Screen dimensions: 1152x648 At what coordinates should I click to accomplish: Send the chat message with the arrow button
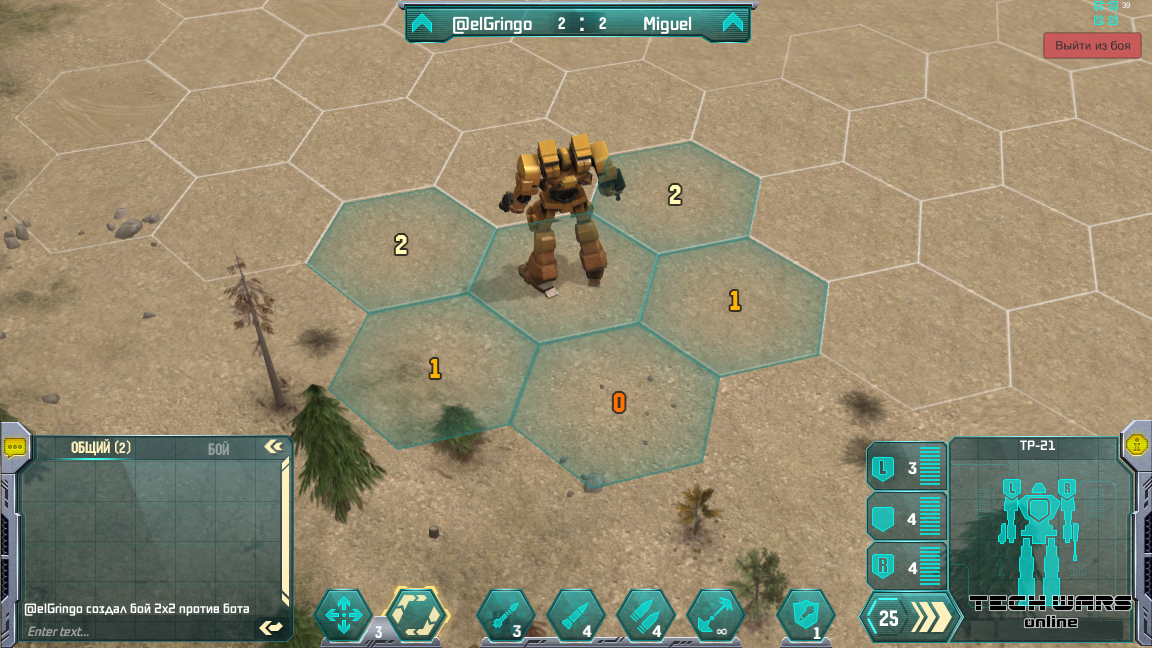tap(270, 628)
